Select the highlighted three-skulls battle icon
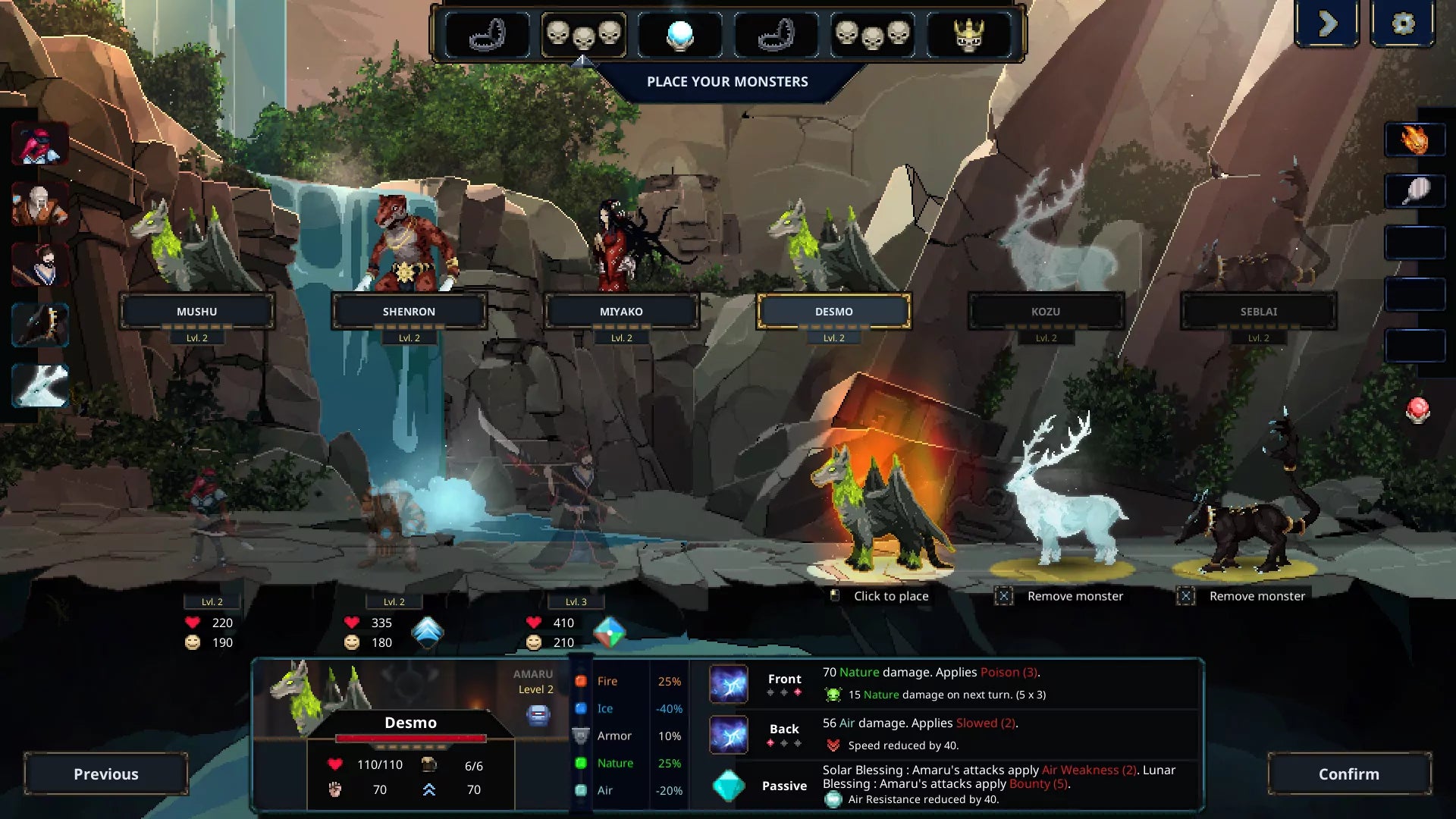1456x819 pixels. click(584, 33)
